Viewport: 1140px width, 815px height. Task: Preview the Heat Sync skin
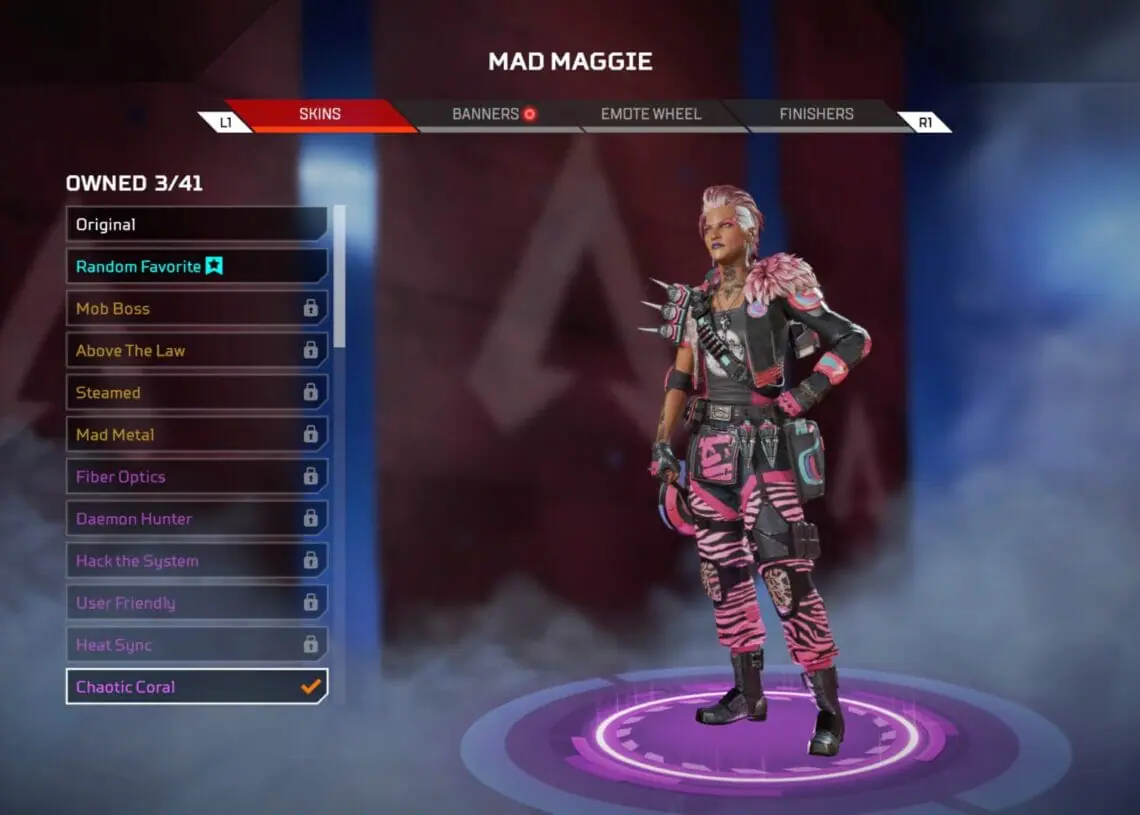point(196,644)
